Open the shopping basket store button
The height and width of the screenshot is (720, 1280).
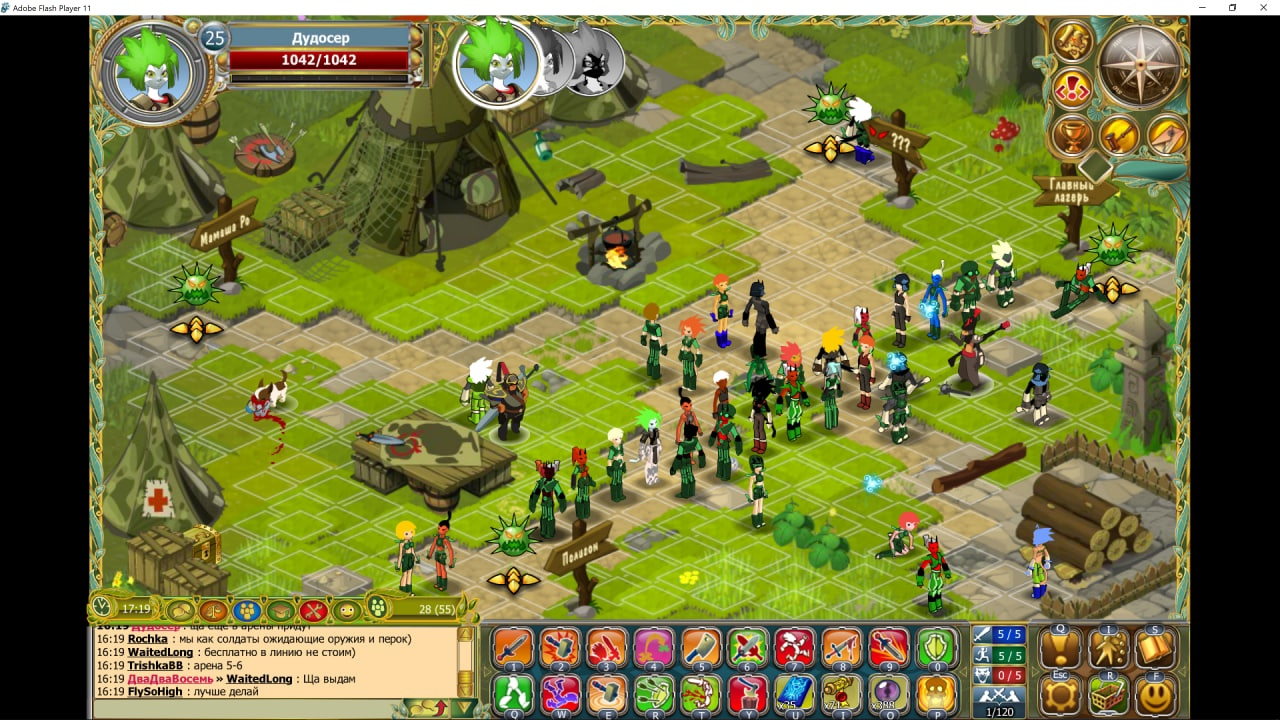1108,695
